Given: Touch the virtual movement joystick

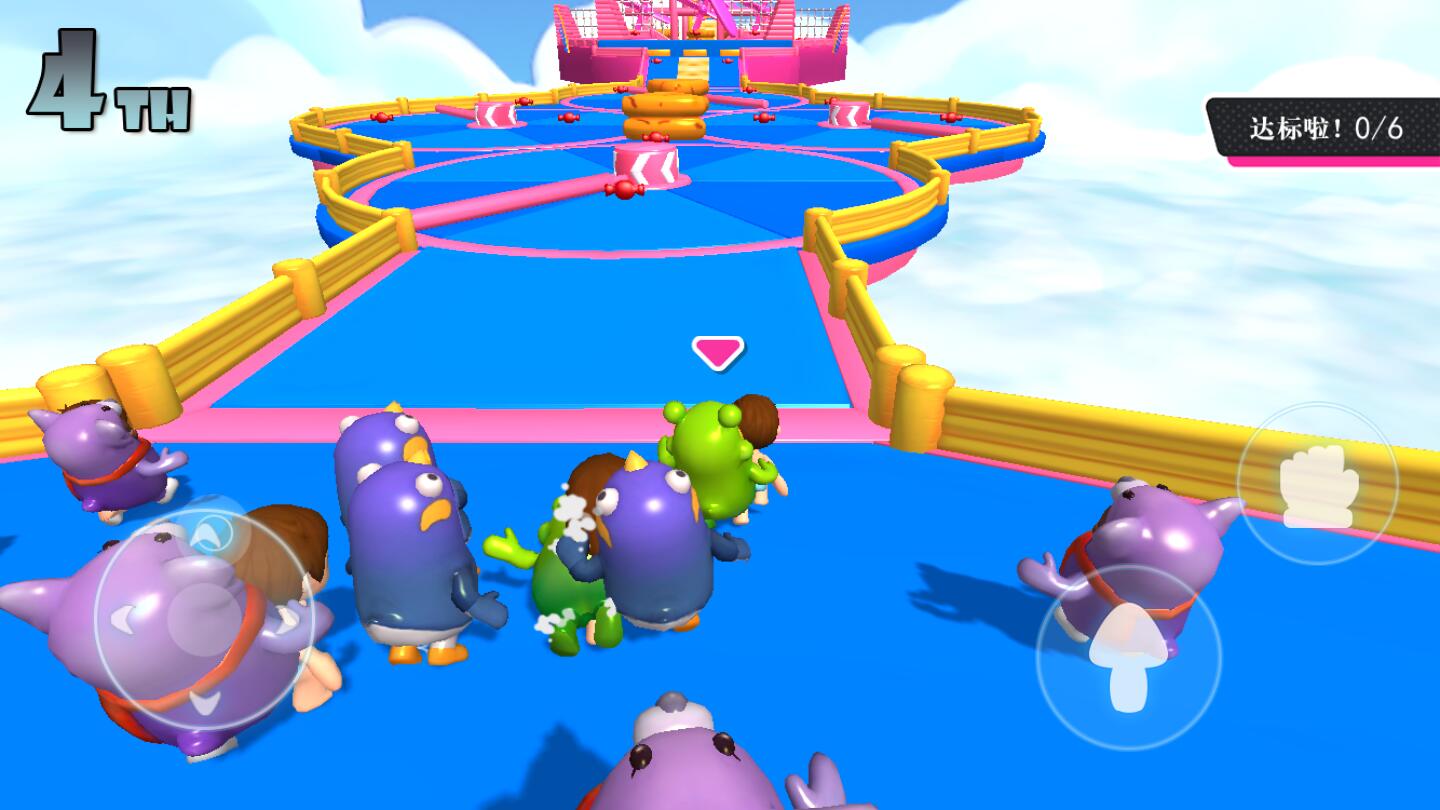Looking at the screenshot, I should coord(204,620).
